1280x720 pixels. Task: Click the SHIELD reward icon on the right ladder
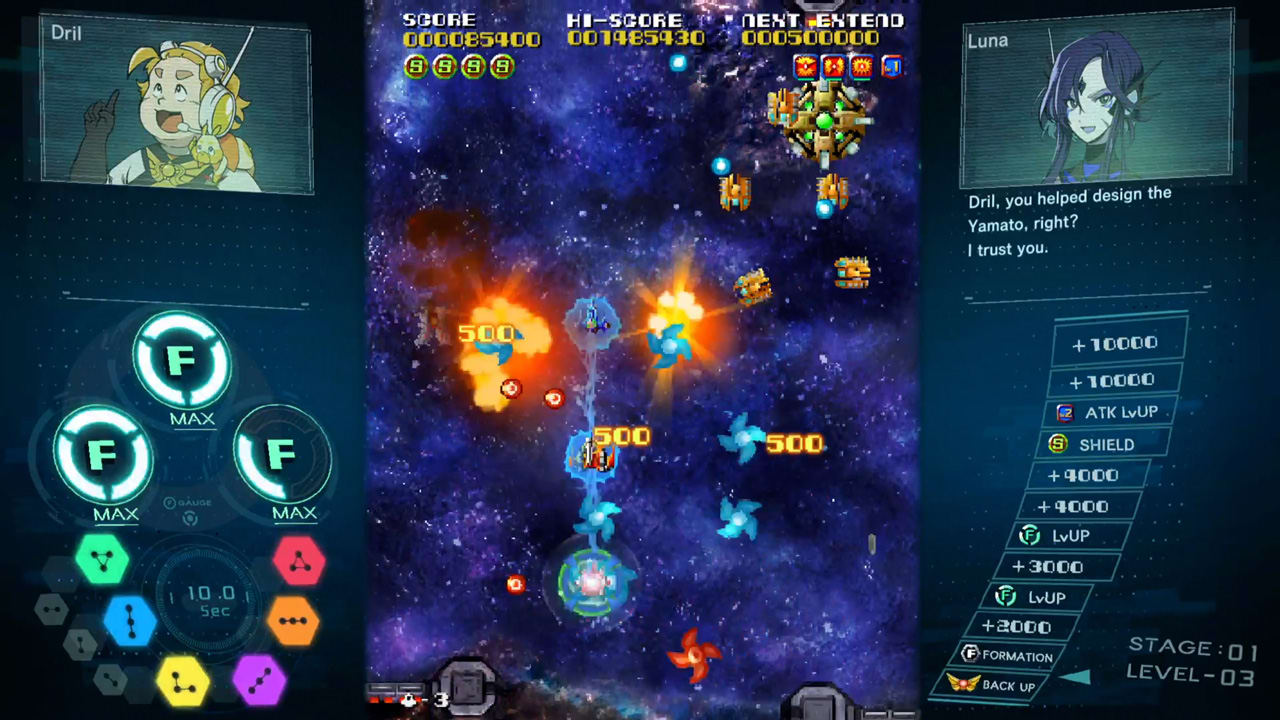pyautogui.click(x=1057, y=444)
